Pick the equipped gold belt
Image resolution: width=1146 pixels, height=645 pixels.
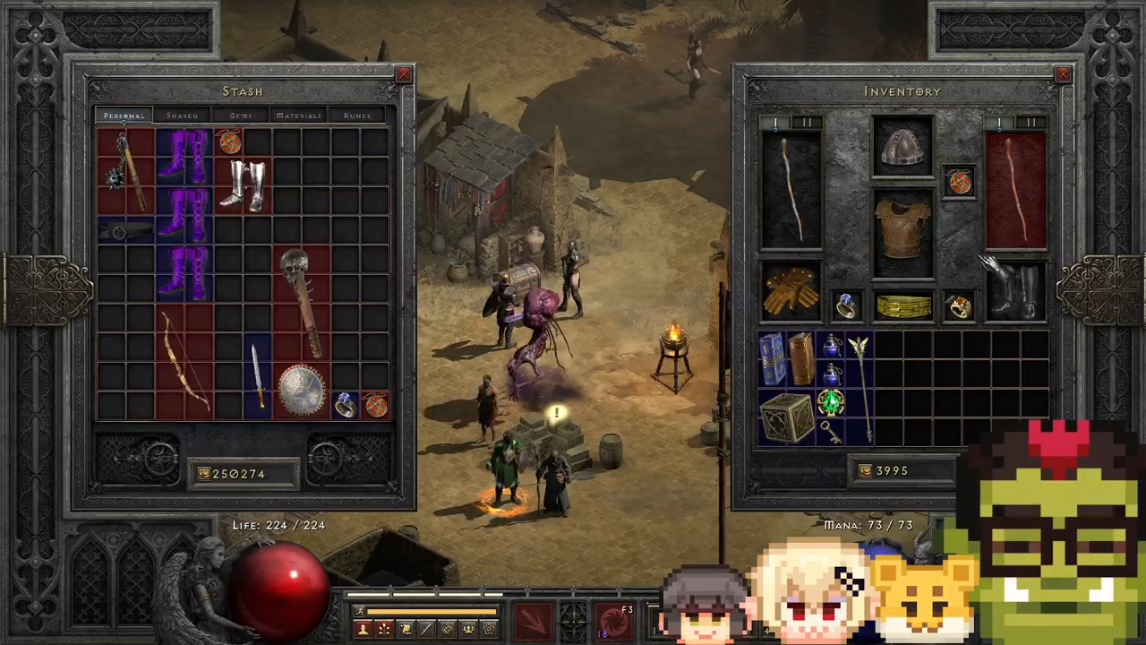point(902,306)
